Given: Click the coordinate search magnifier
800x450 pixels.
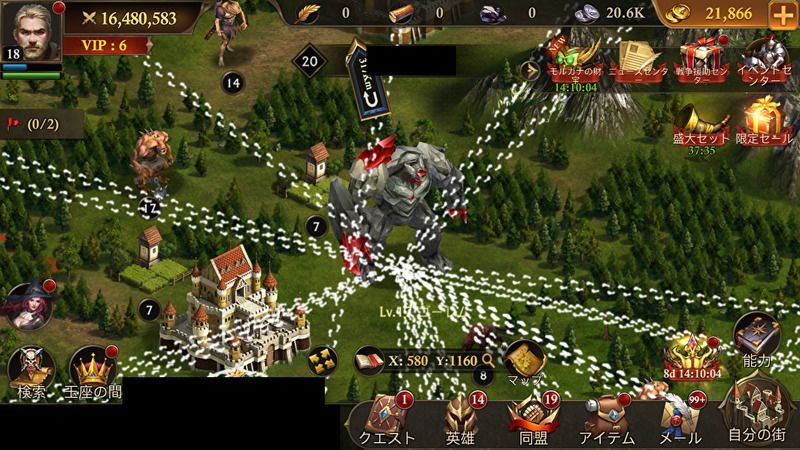Looking at the screenshot, I should [488, 358].
